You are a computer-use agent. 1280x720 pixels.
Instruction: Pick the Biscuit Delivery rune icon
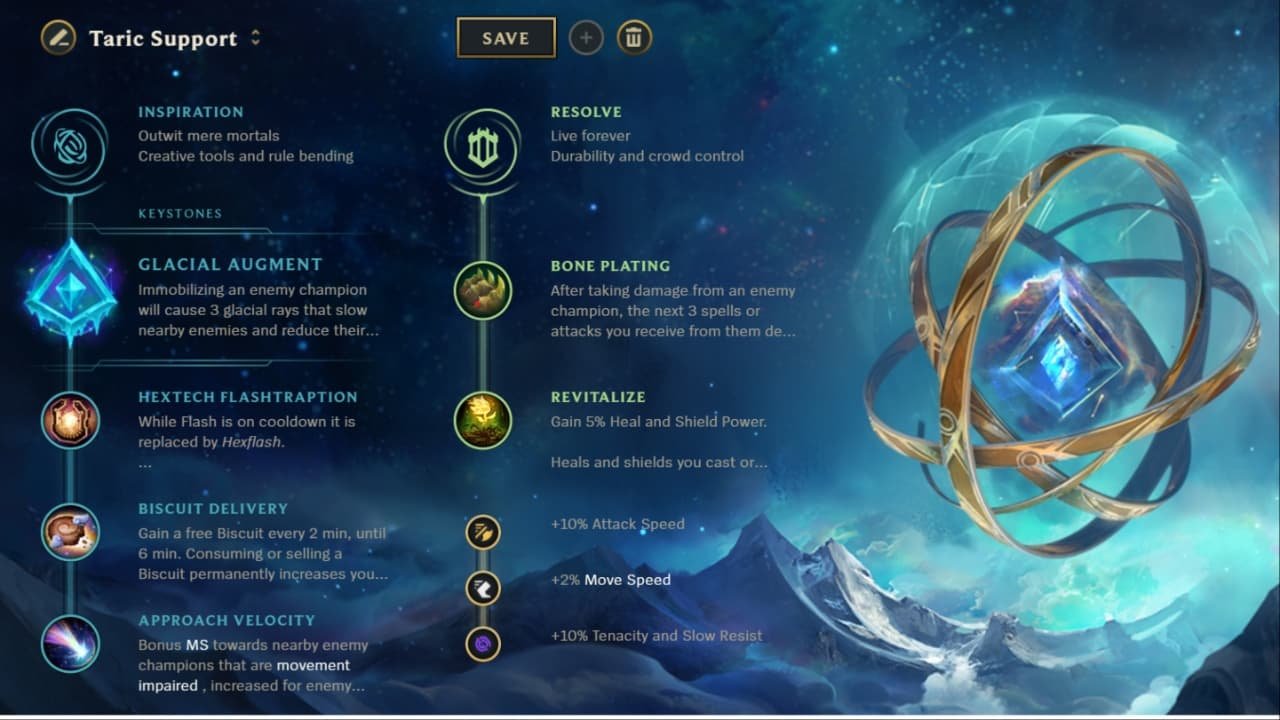point(70,531)
